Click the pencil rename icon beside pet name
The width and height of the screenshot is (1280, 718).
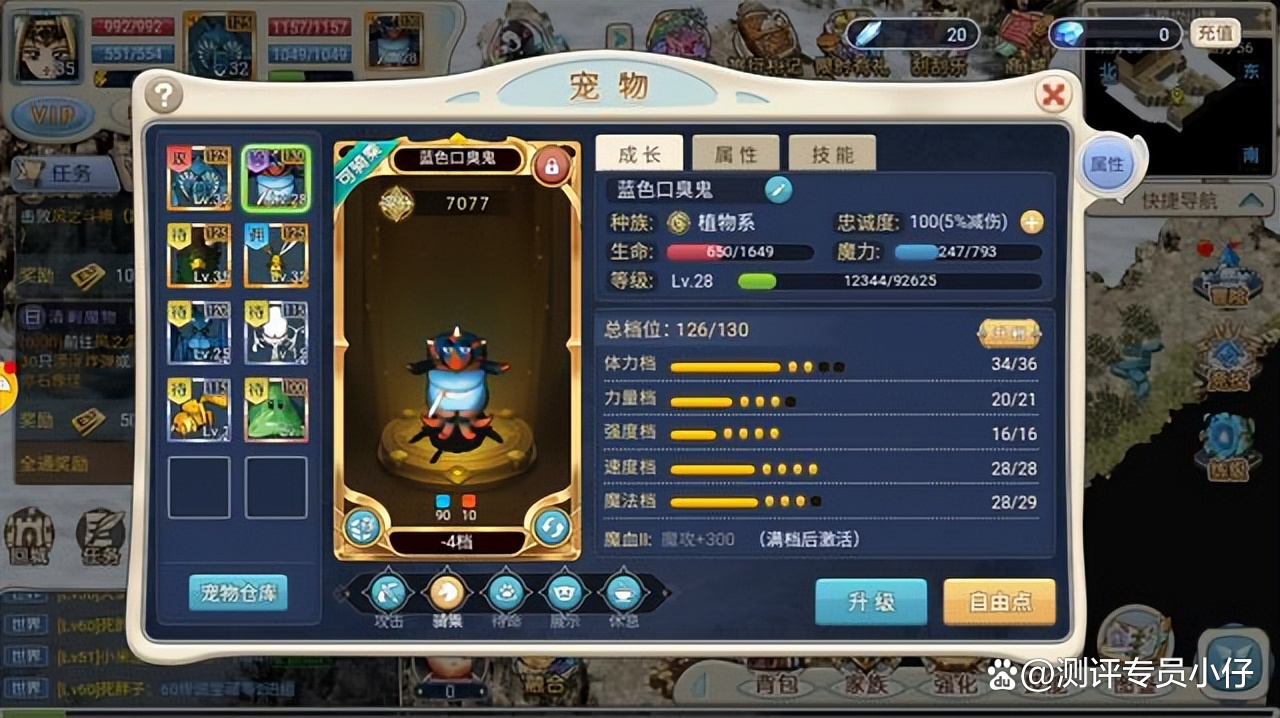(x=779, y=190)
